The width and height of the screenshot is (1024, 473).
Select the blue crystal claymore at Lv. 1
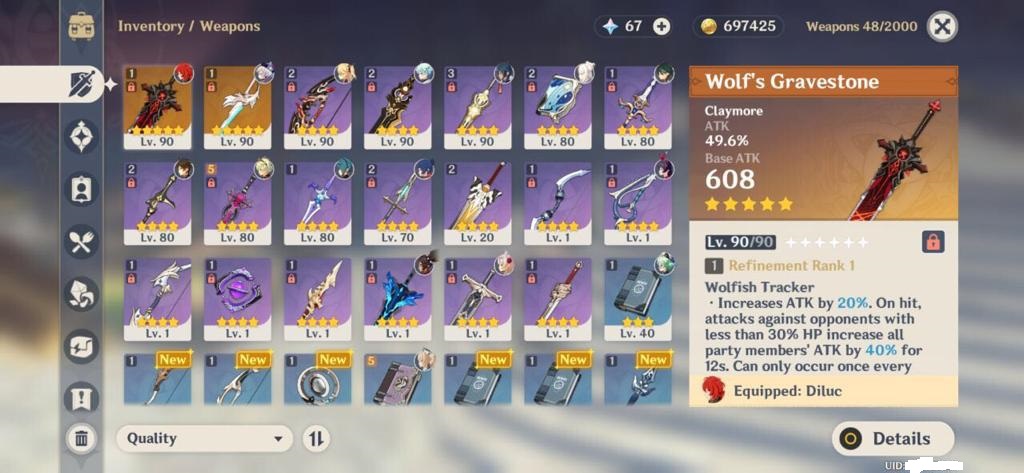pos(398,298)
